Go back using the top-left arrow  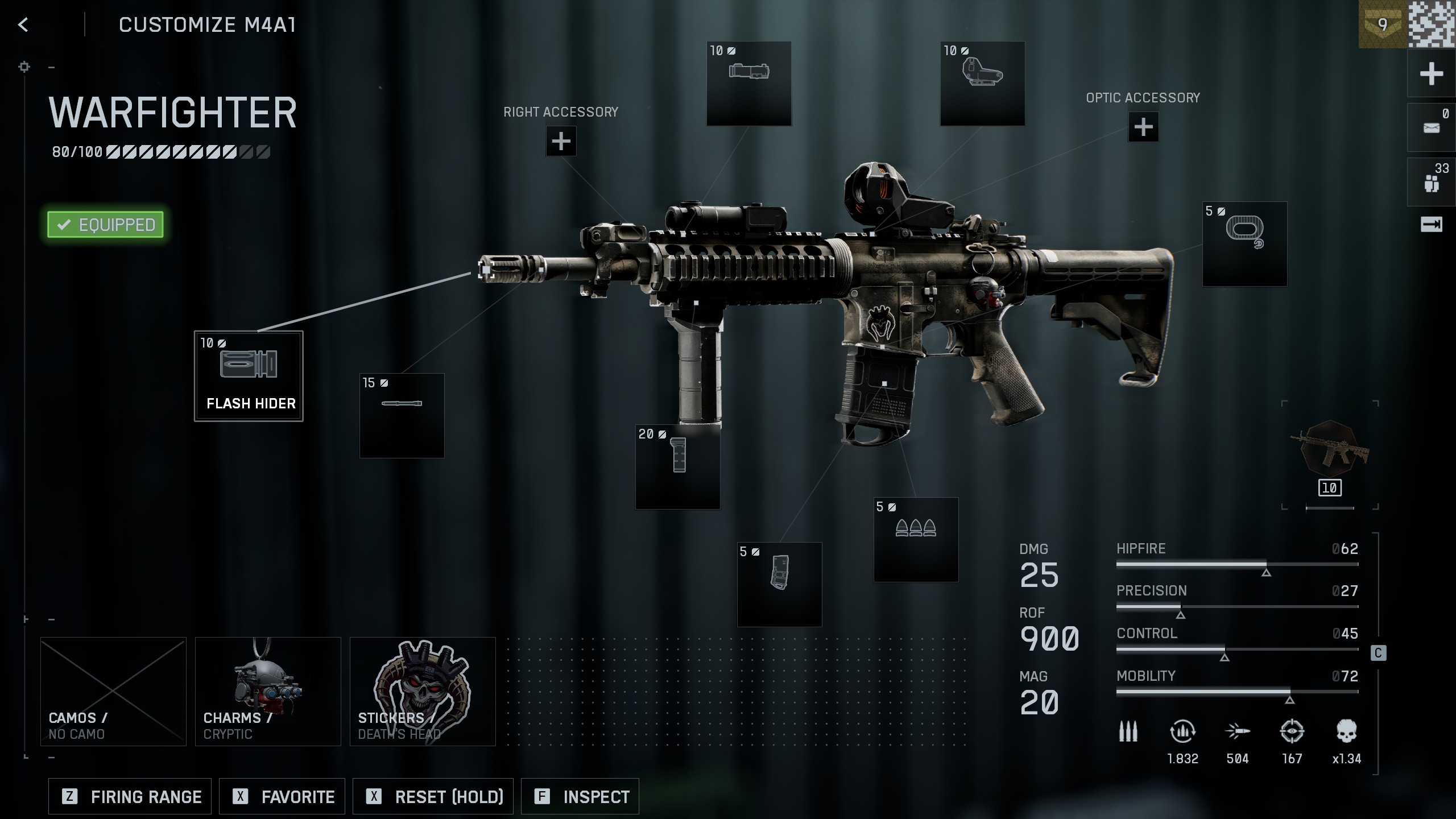point(23,24)
